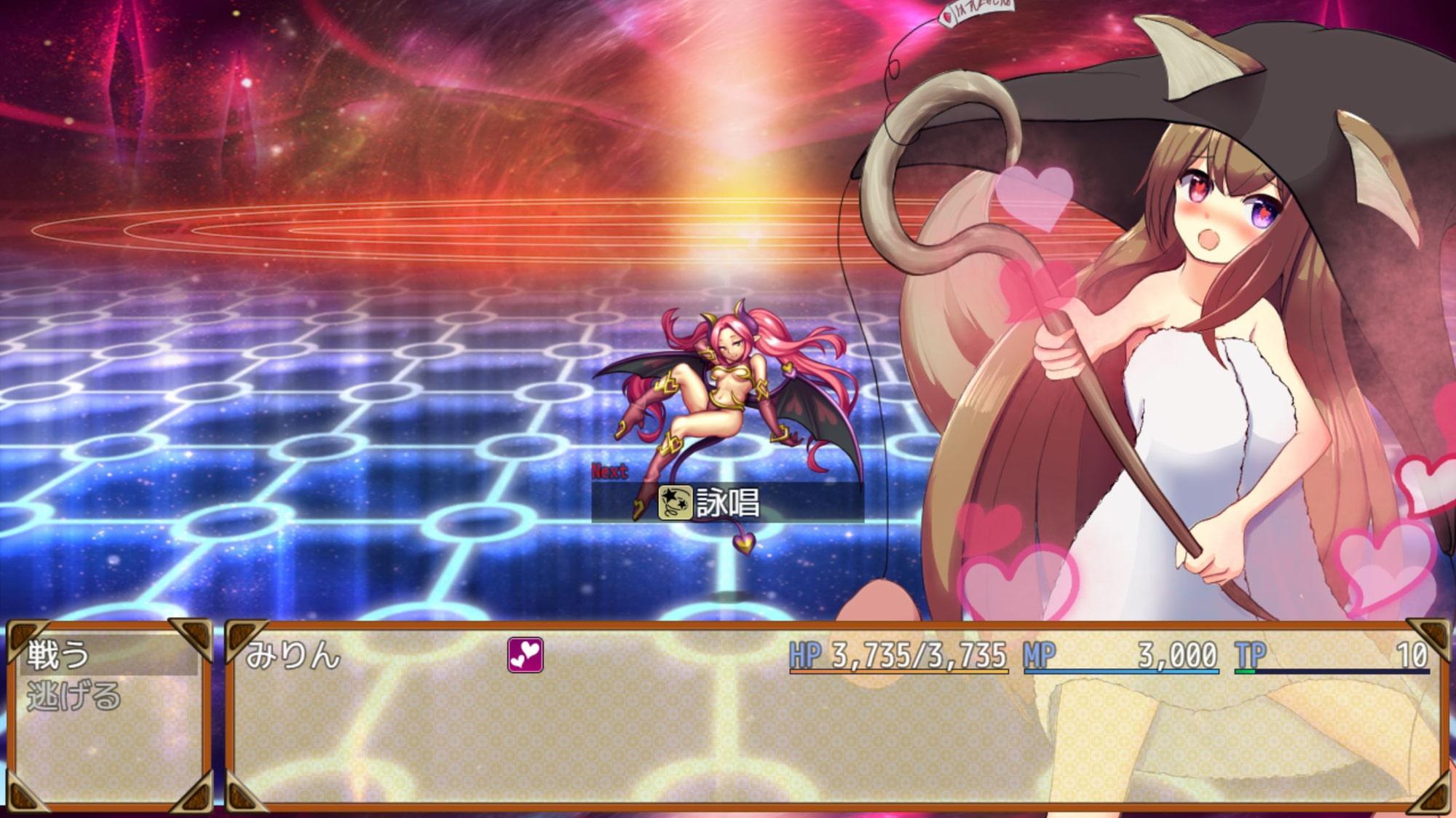This screenshot has width=1456, height=818.
Task: Choose the 逃げる (Escape) command
Action: 73,697
